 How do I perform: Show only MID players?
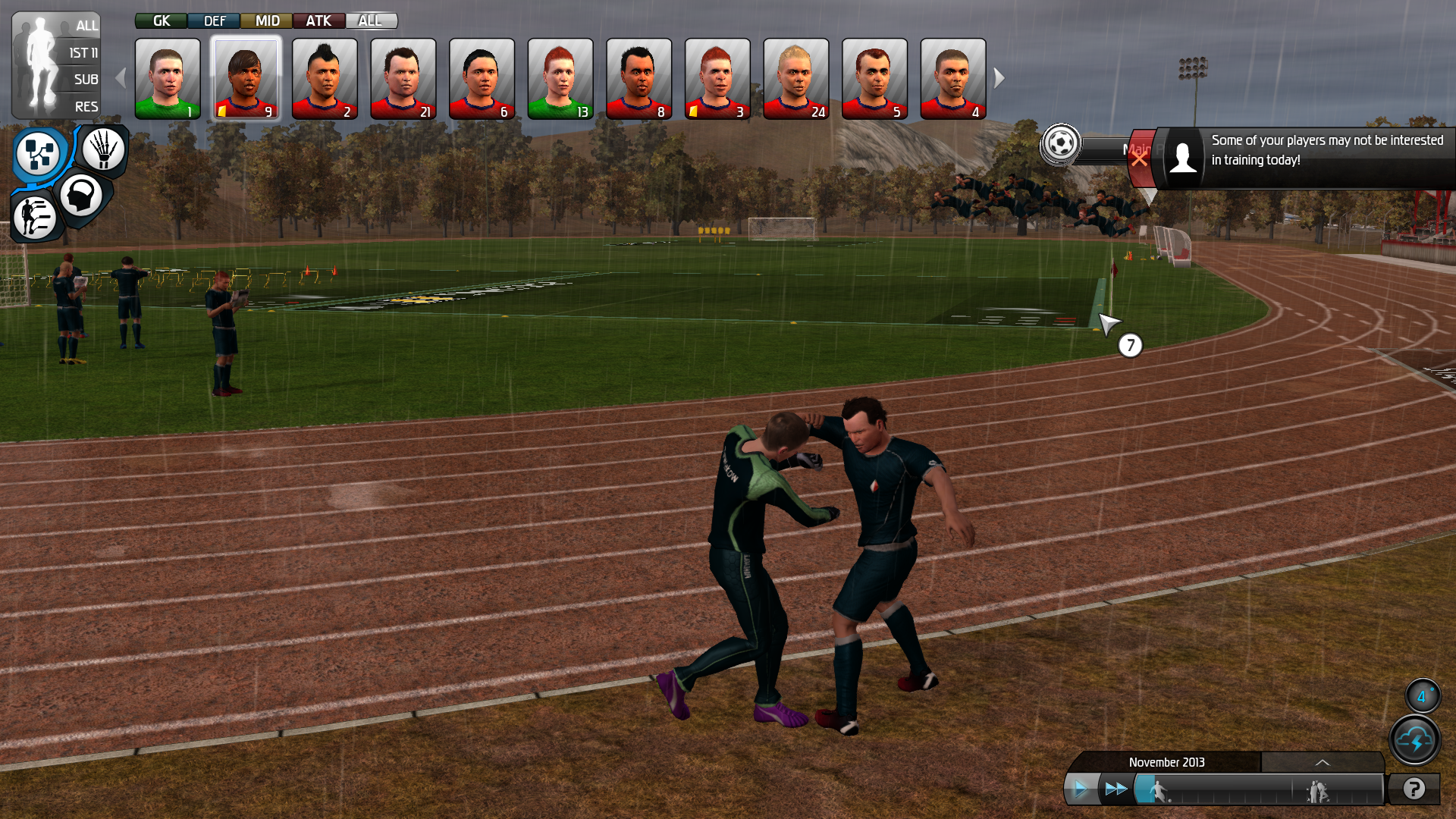pos(267,20)
